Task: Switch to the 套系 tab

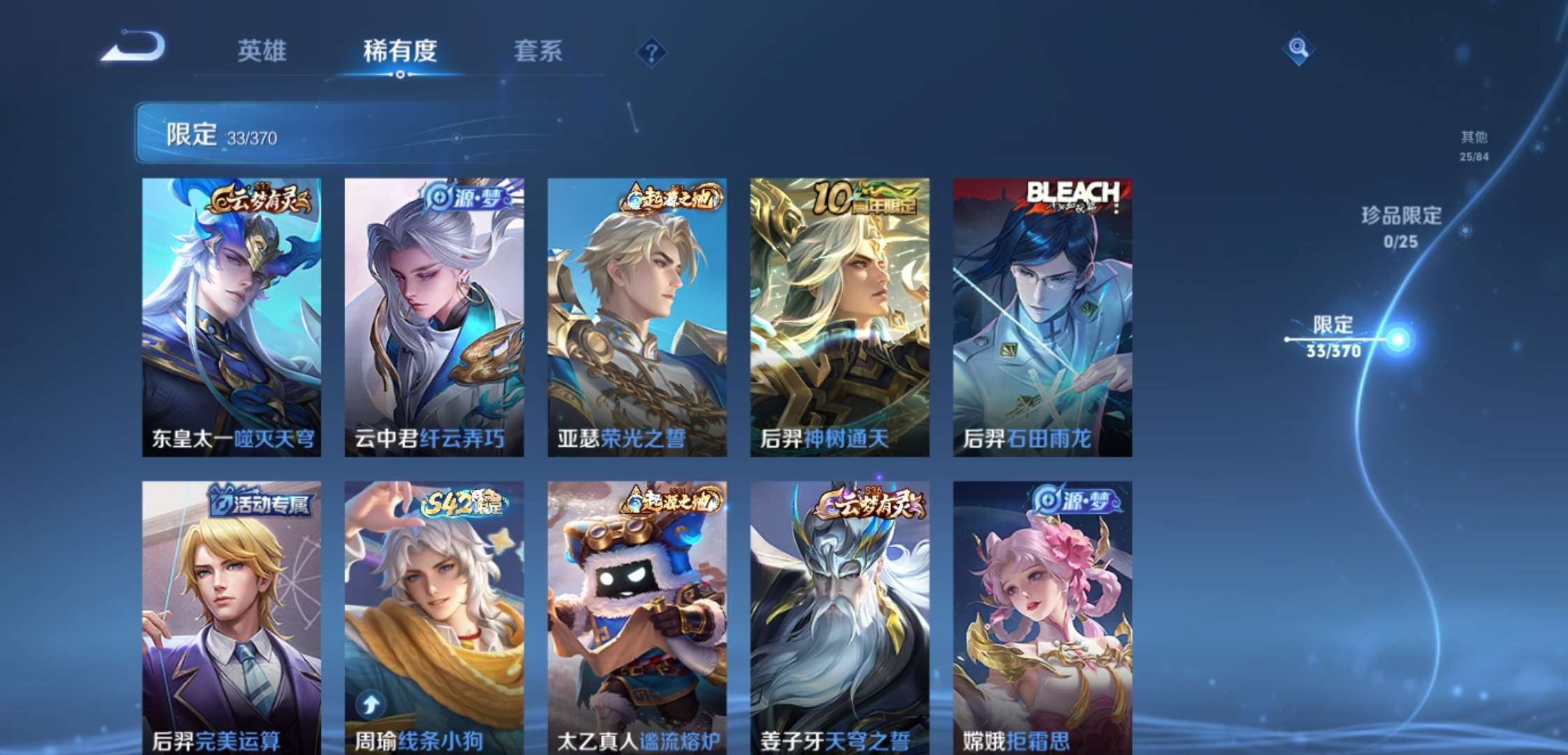Action: pos(538,50)
